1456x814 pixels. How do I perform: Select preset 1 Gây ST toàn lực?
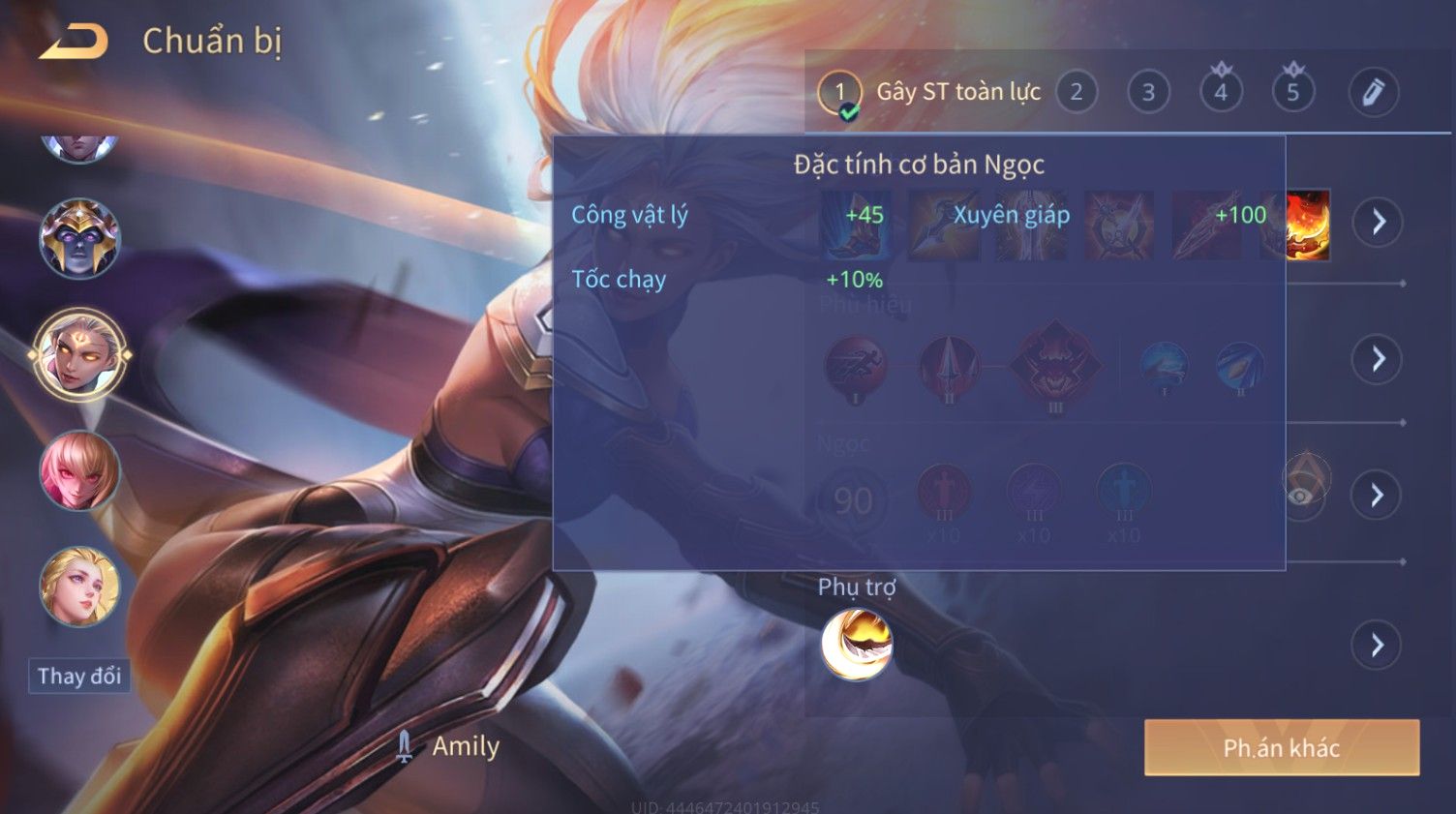(929, 93)
